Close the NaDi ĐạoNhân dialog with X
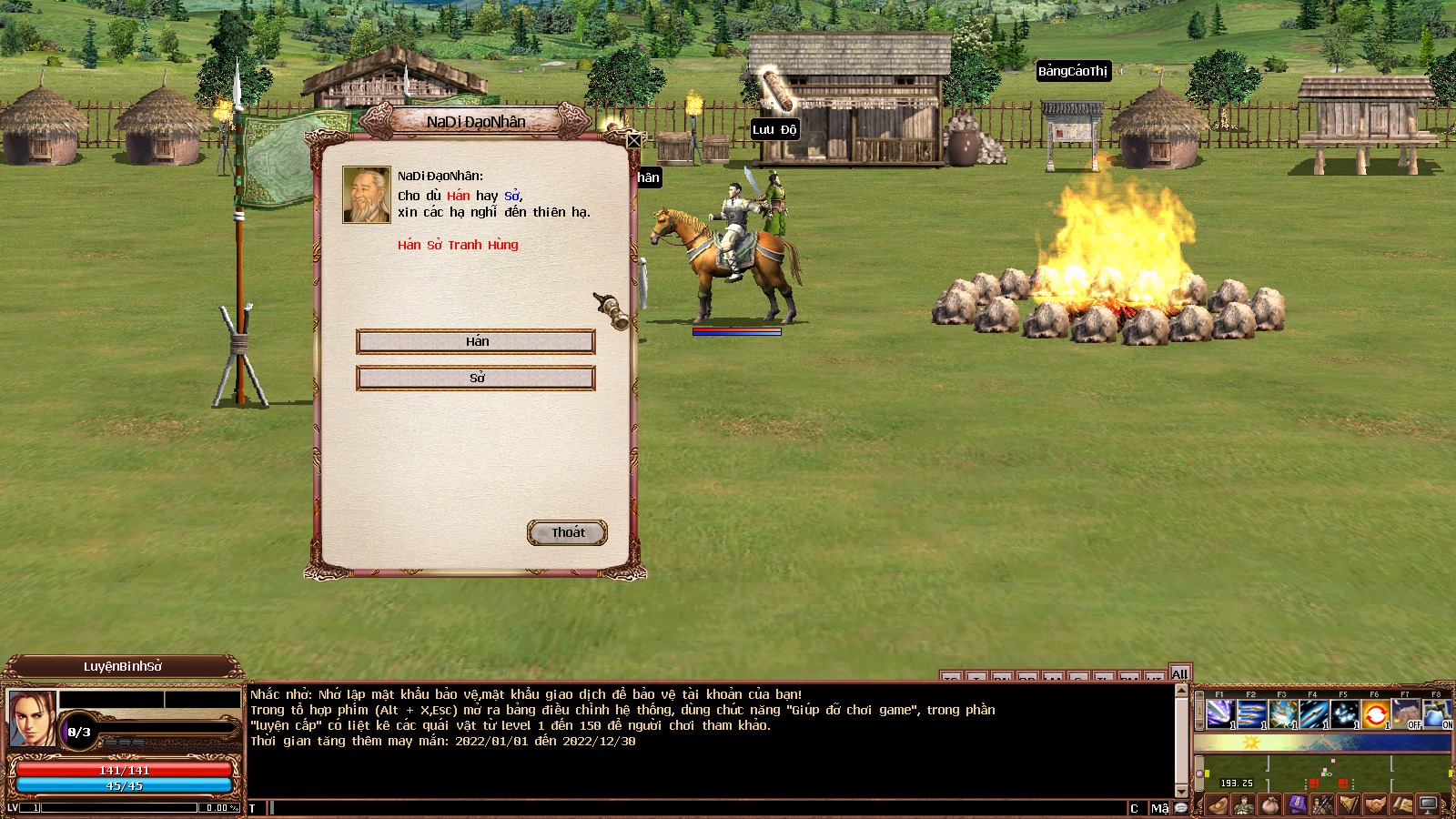 pyautogui.click(x=633, y=140)
